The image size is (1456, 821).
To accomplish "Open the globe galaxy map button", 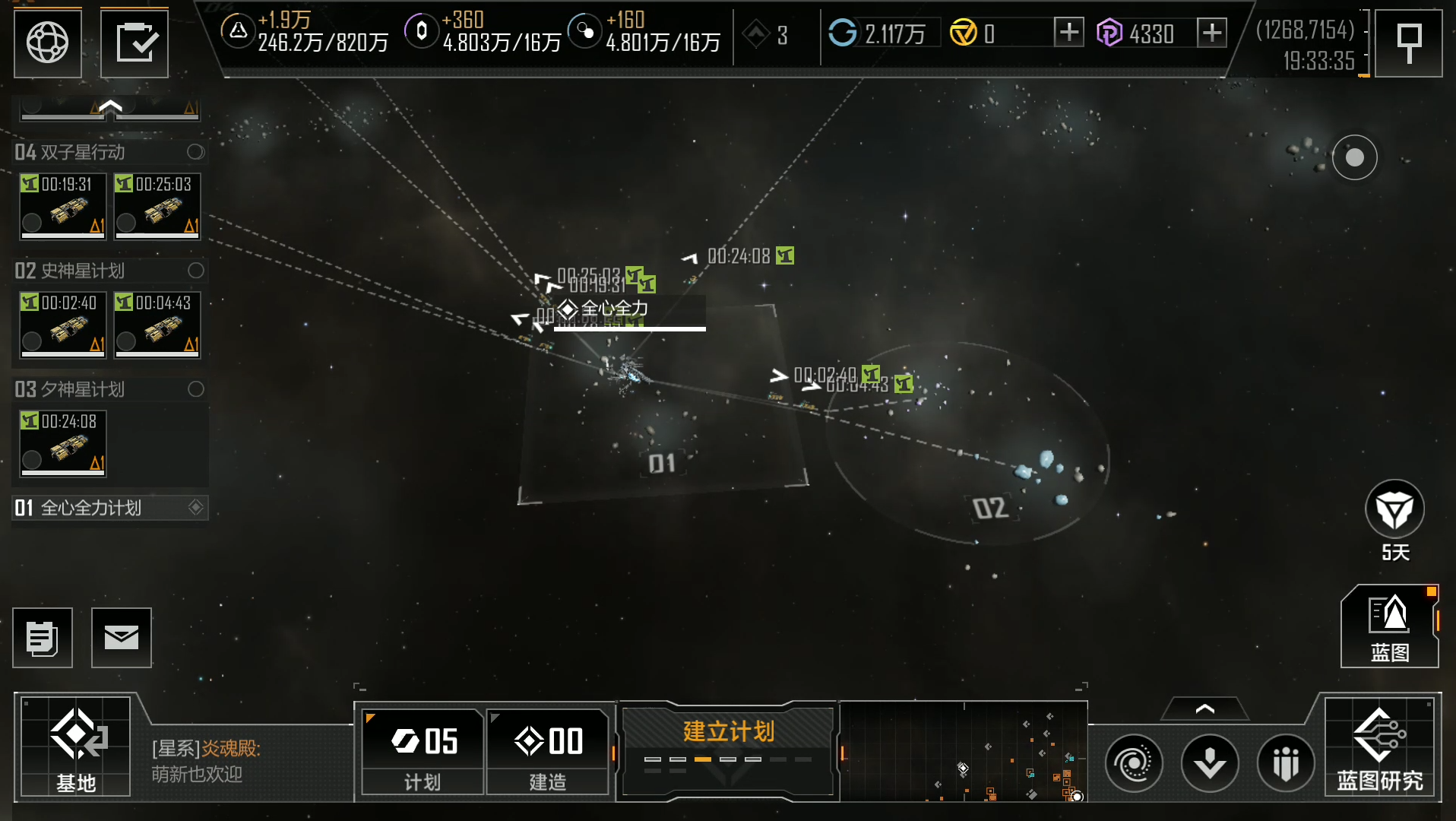I will [x=47, y=43].
